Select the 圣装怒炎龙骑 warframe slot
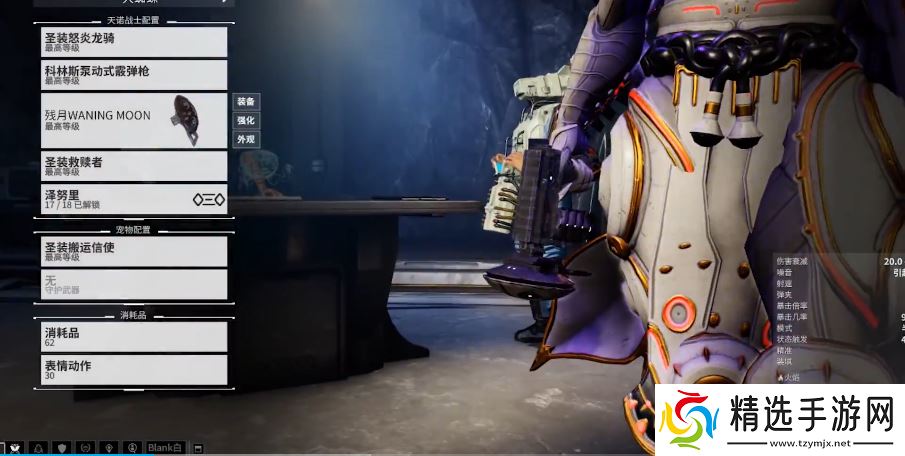 [x=134, y=41]
